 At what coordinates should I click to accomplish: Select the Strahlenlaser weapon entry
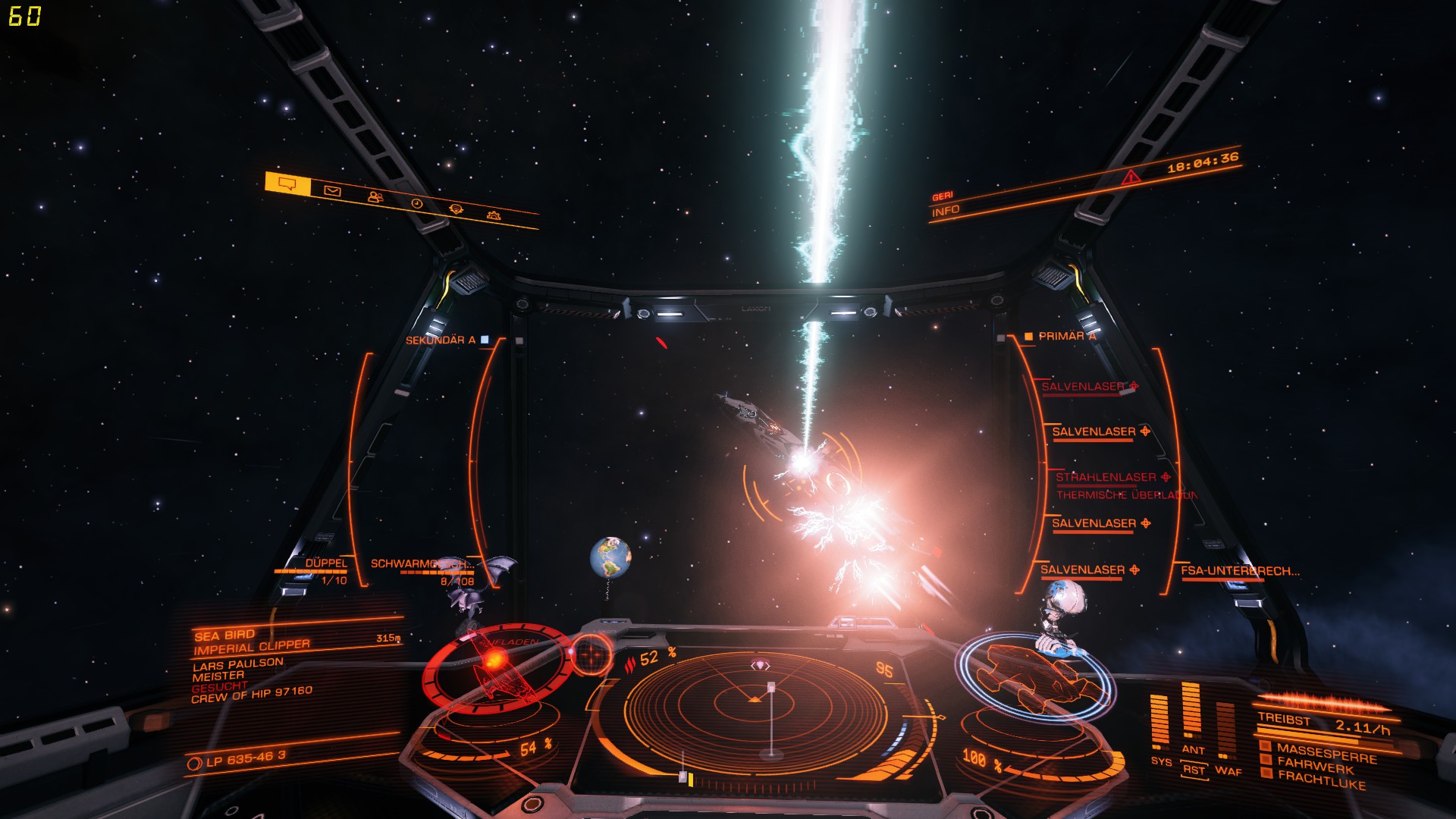click(x=1106, y=477)
